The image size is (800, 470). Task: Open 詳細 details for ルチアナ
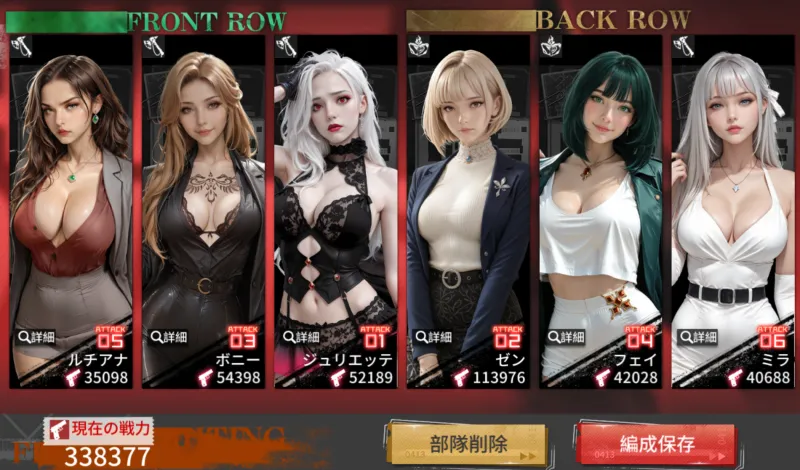(x=37, y=337)
